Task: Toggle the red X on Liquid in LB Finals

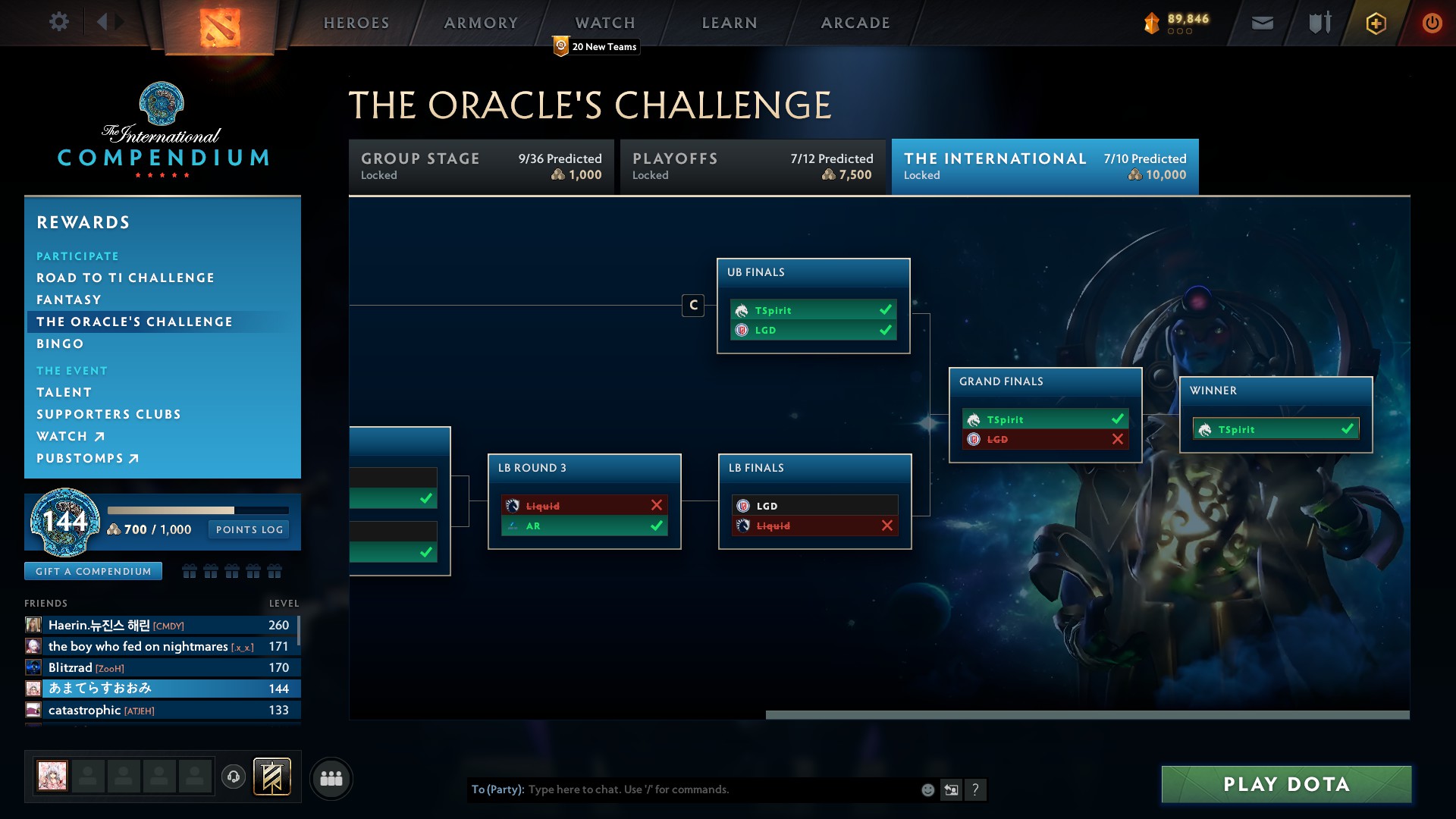Action: click(x=887, y=524)
